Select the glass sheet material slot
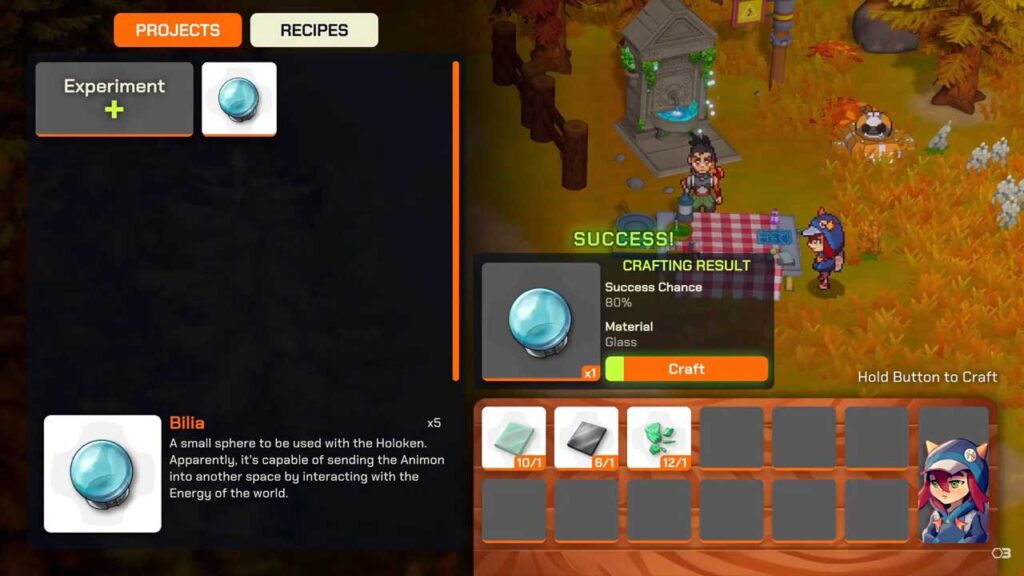This screenshot has width=1024, height=576. (514, 437)
